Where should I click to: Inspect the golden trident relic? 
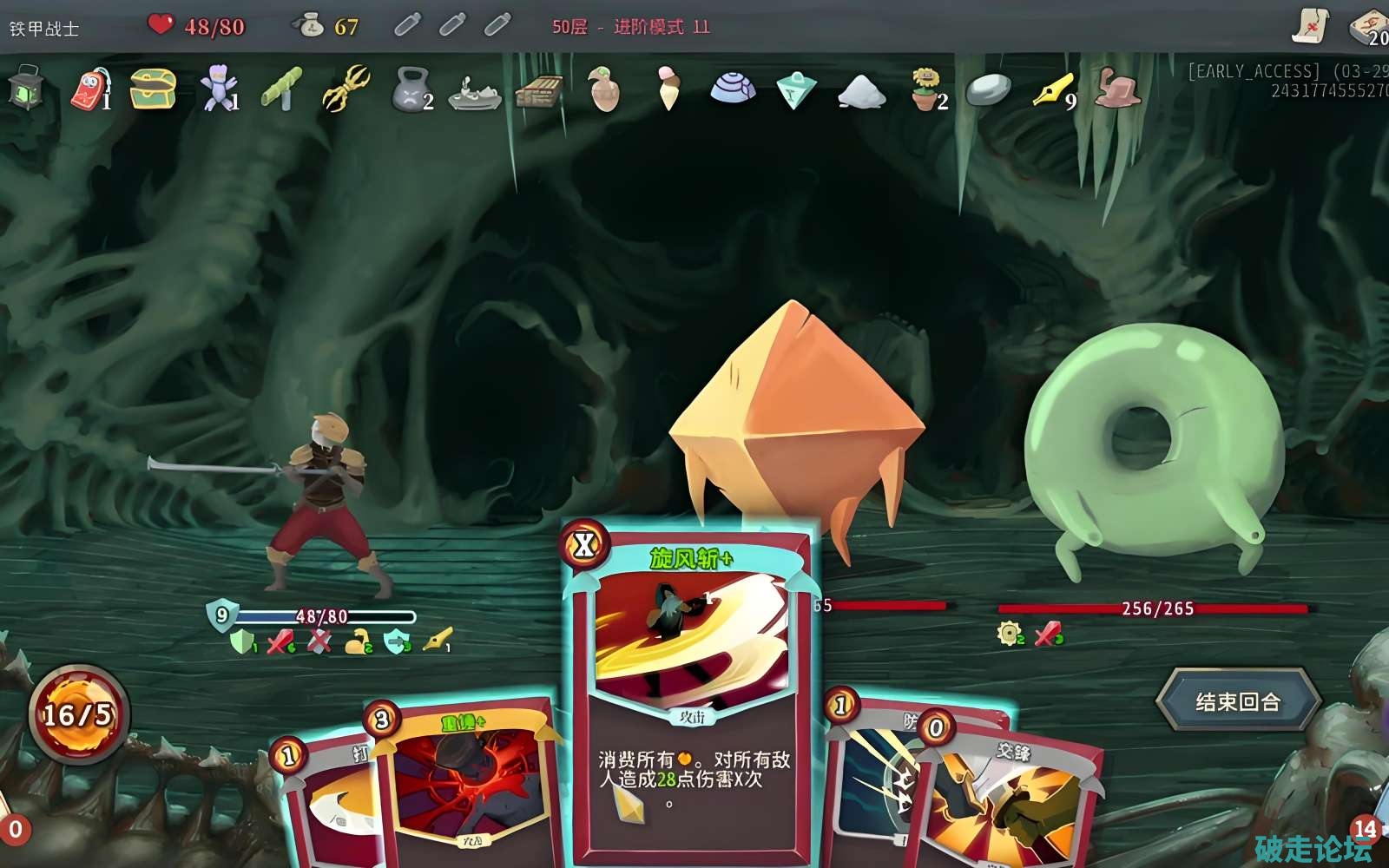(x=346, y=89)
